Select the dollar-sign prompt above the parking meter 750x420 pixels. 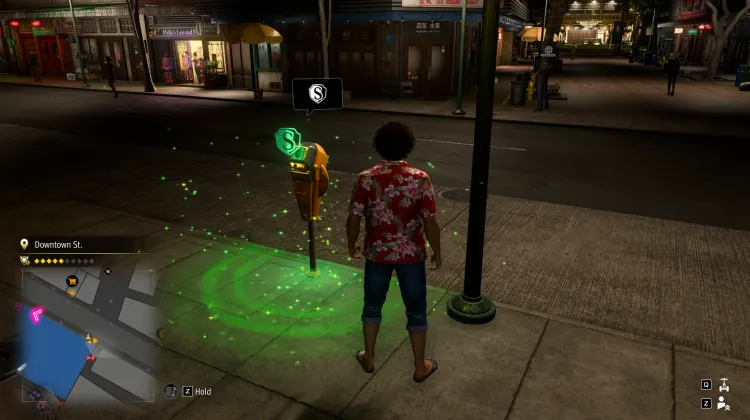tap(317, 94)
